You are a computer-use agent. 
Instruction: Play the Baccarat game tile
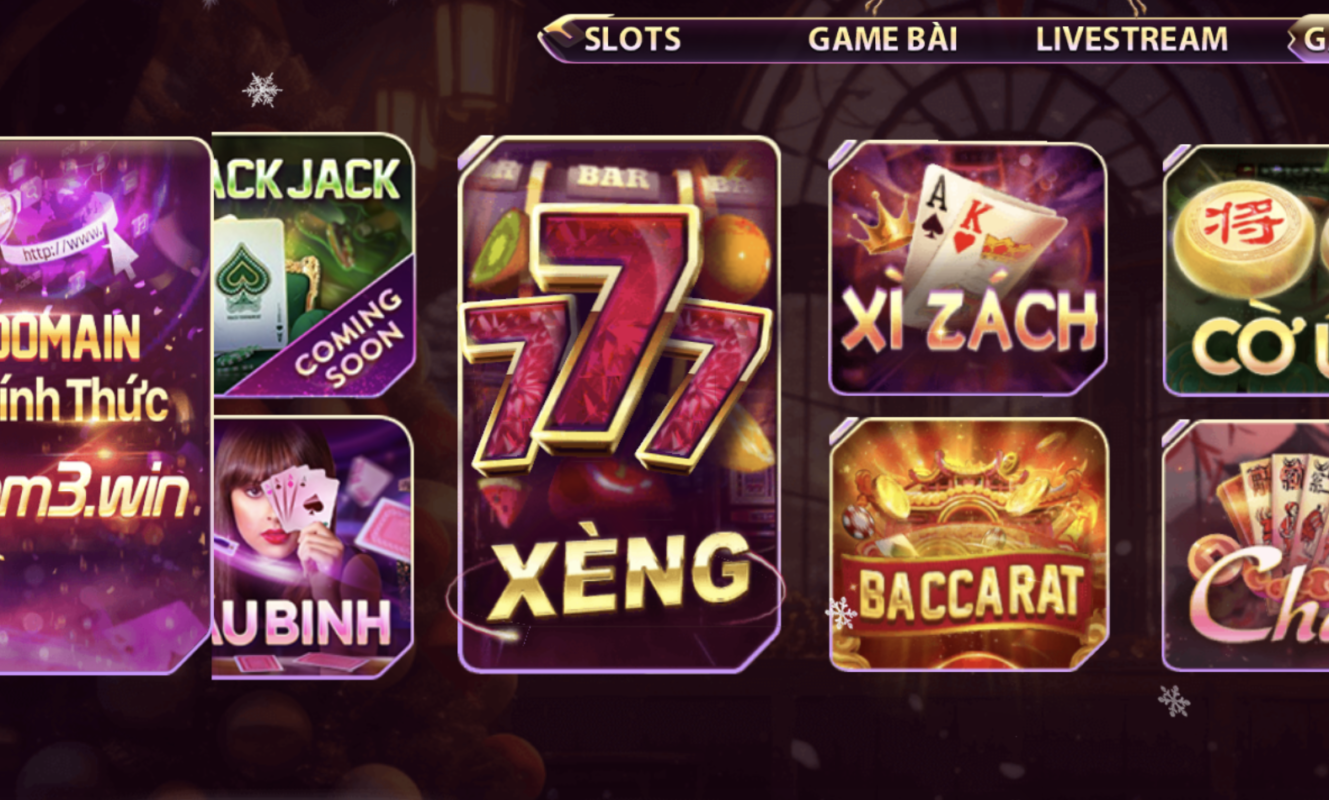(x=969, y=545)
